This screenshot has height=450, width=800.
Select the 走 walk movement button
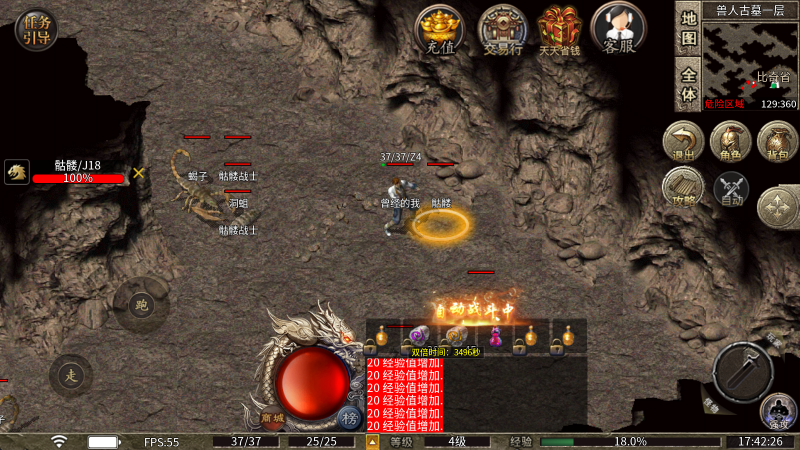(70, 376)
